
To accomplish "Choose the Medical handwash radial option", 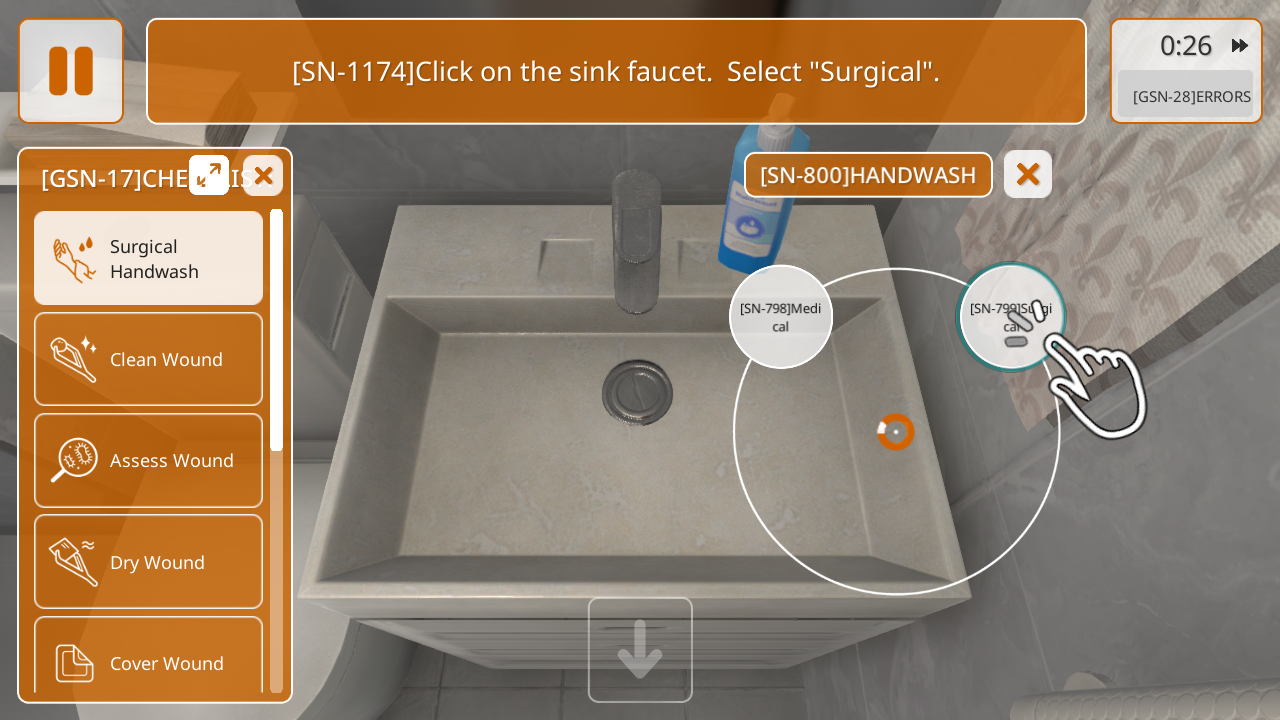I will pyautogui.click(x=781, y=317).
